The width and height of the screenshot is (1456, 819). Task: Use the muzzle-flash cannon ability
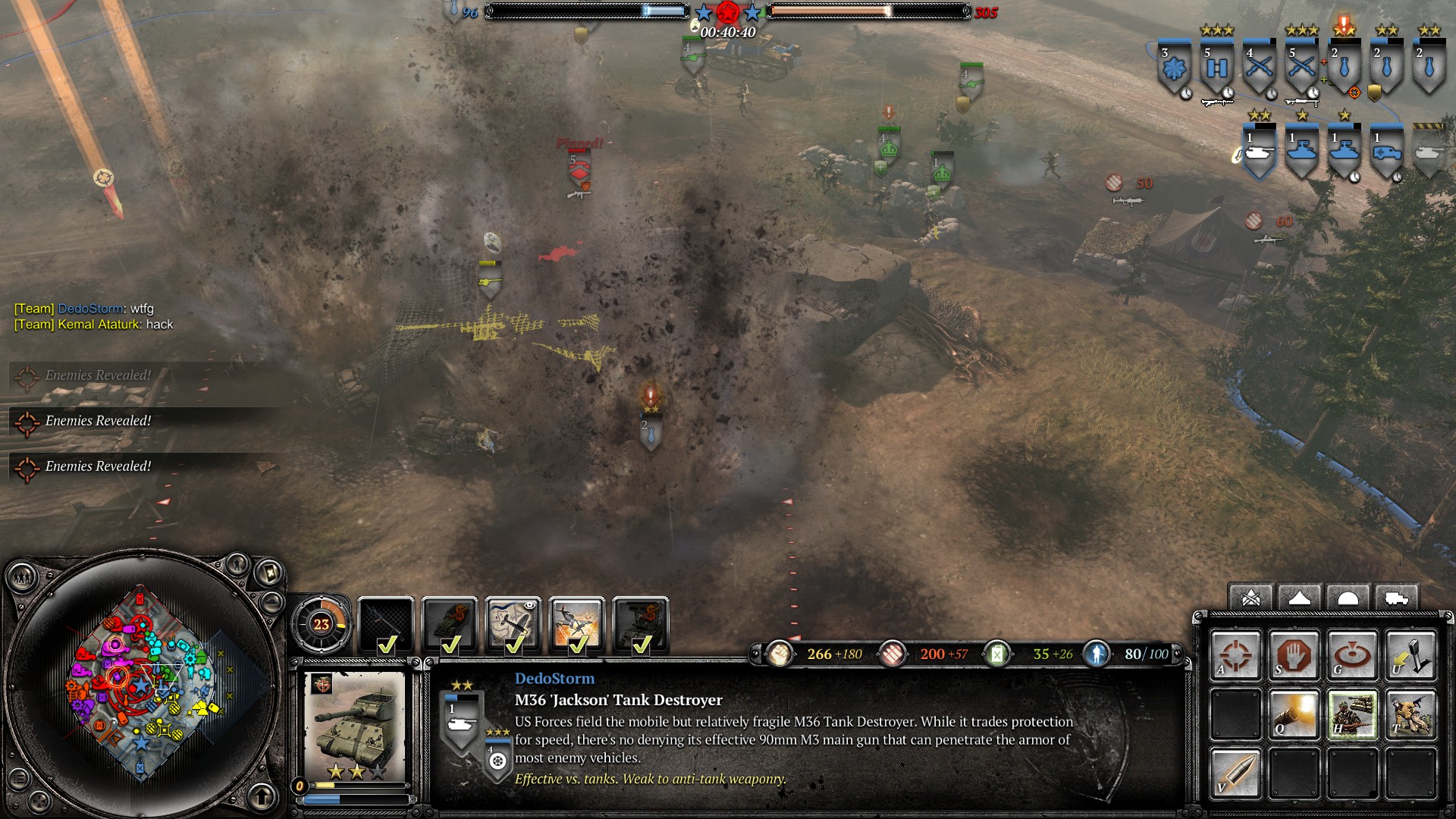point(1294,714)
